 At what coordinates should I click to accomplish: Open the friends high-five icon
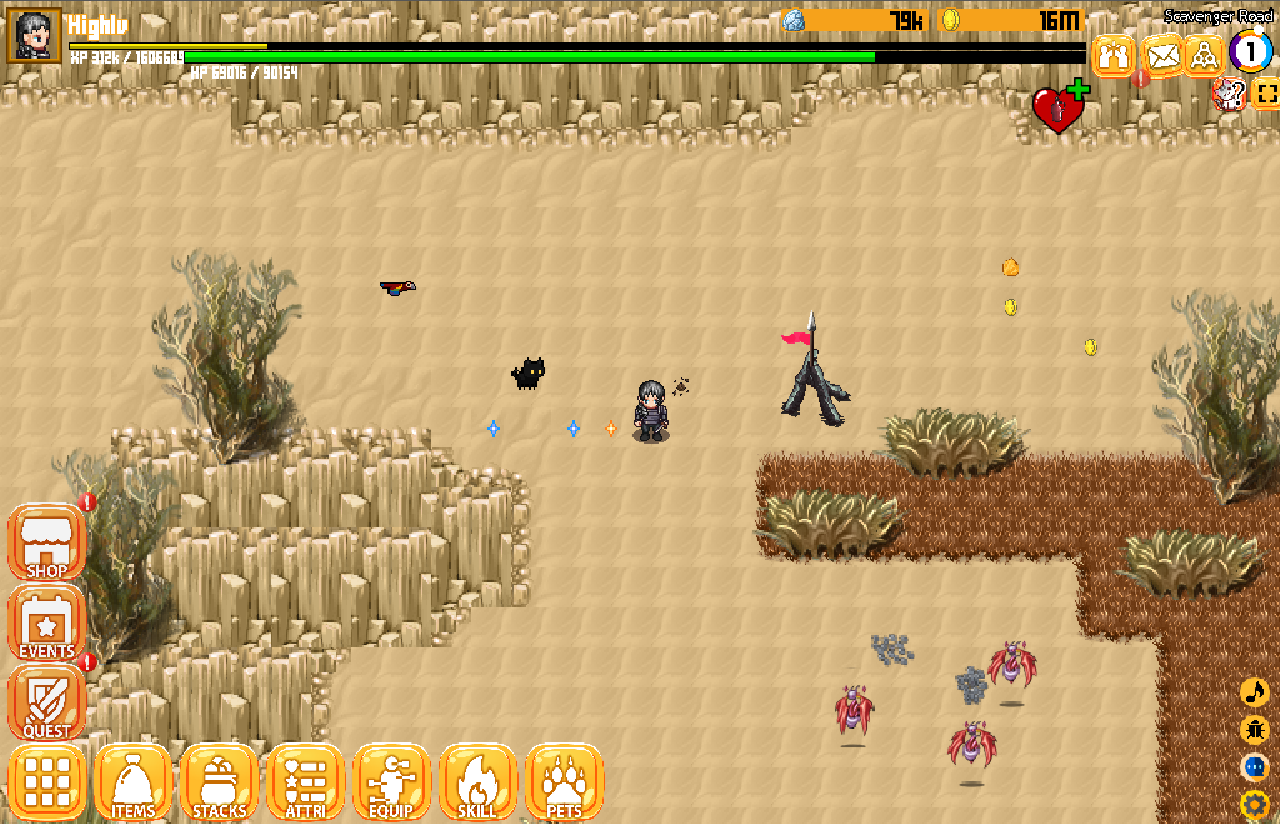click(1113, 55)
